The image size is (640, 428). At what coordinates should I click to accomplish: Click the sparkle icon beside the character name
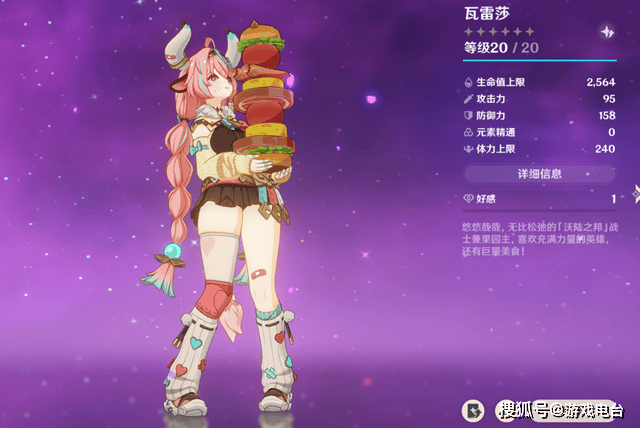pyautogui.click(x=605, y=31)
